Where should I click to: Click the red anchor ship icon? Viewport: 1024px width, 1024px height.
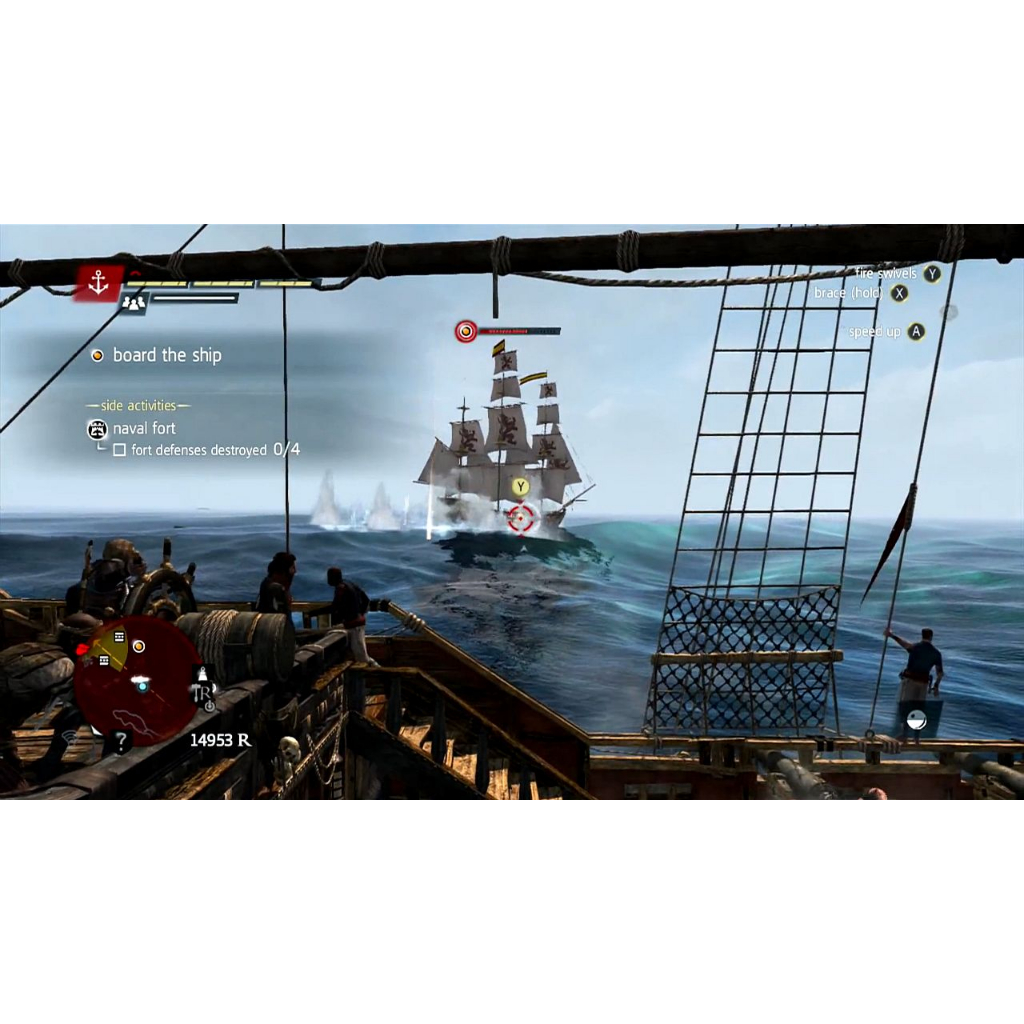(x=98, y=284)
